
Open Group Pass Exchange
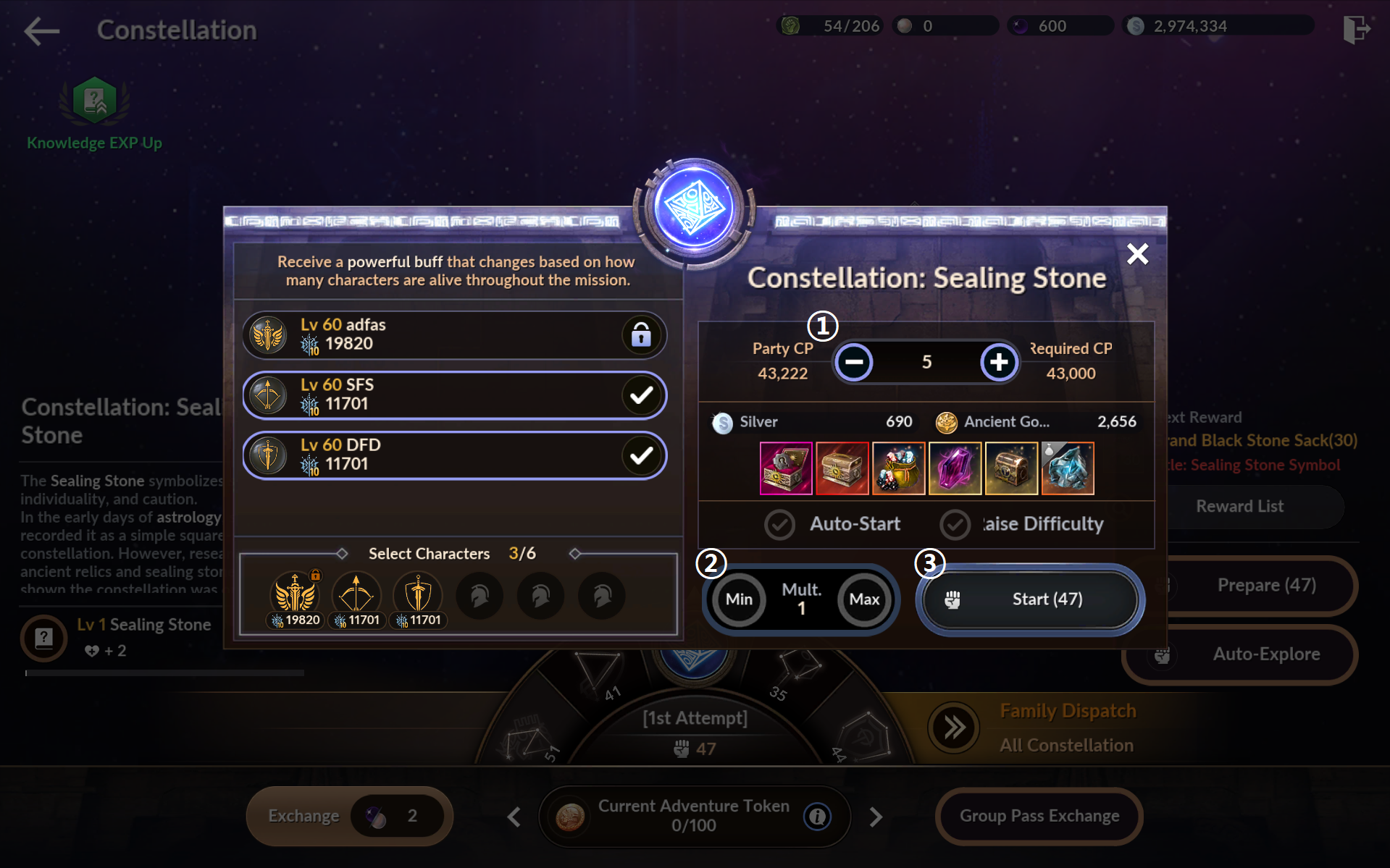[1039, 816]
